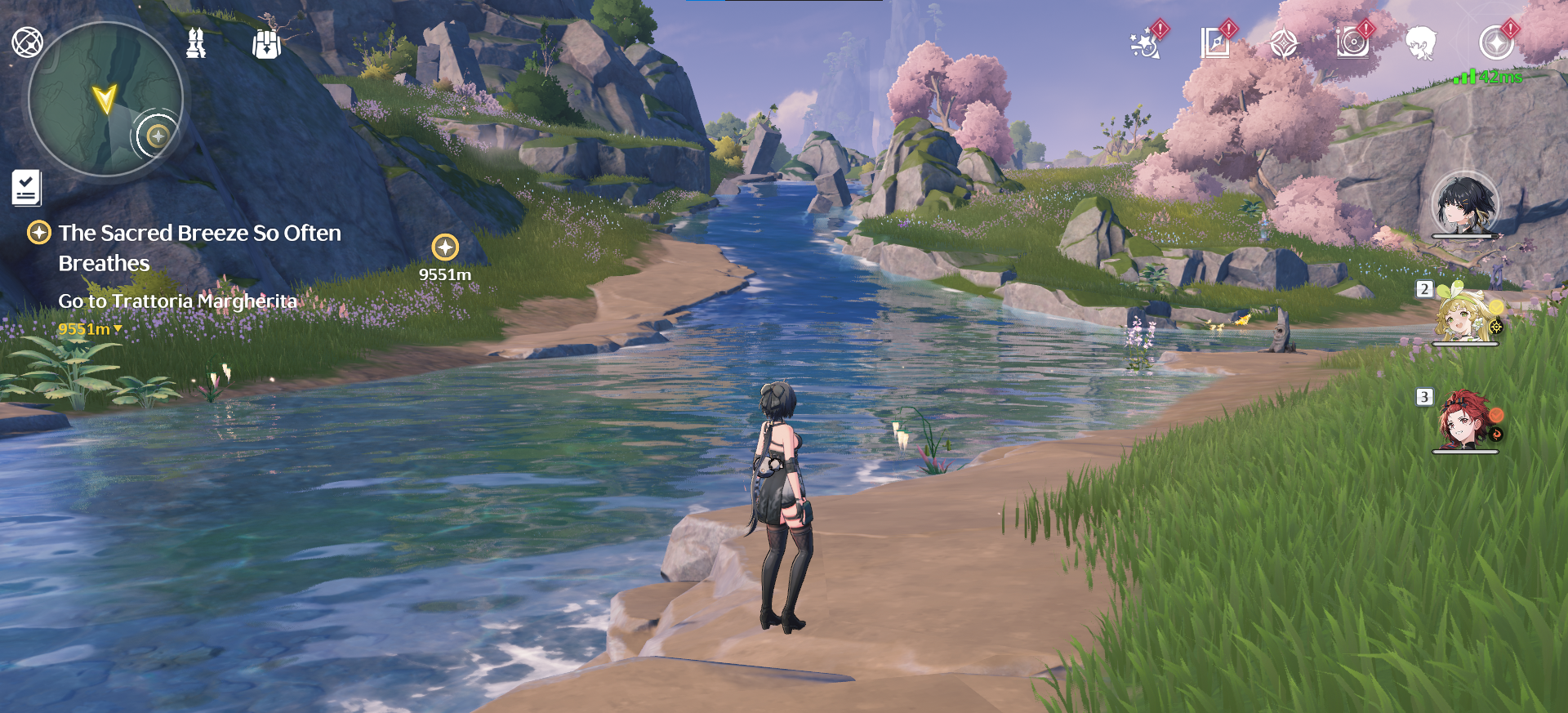Click the 9551m distance dropdown arrow
Viewport: 1568px width, 713px height.
coord(118,329)
